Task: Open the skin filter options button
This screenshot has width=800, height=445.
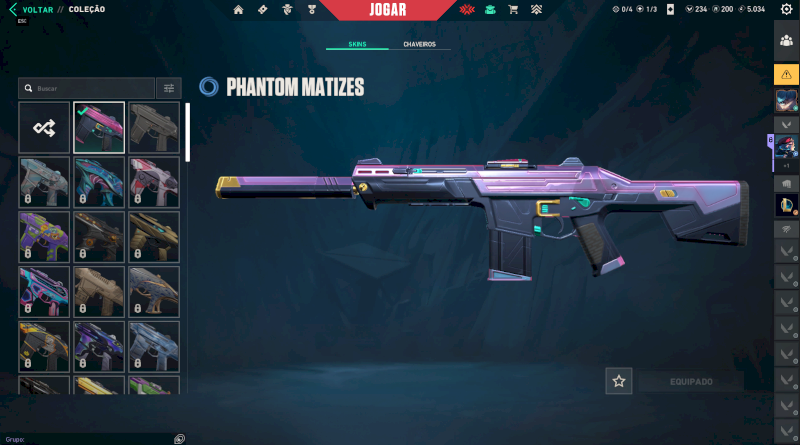Action: point(169,88)
